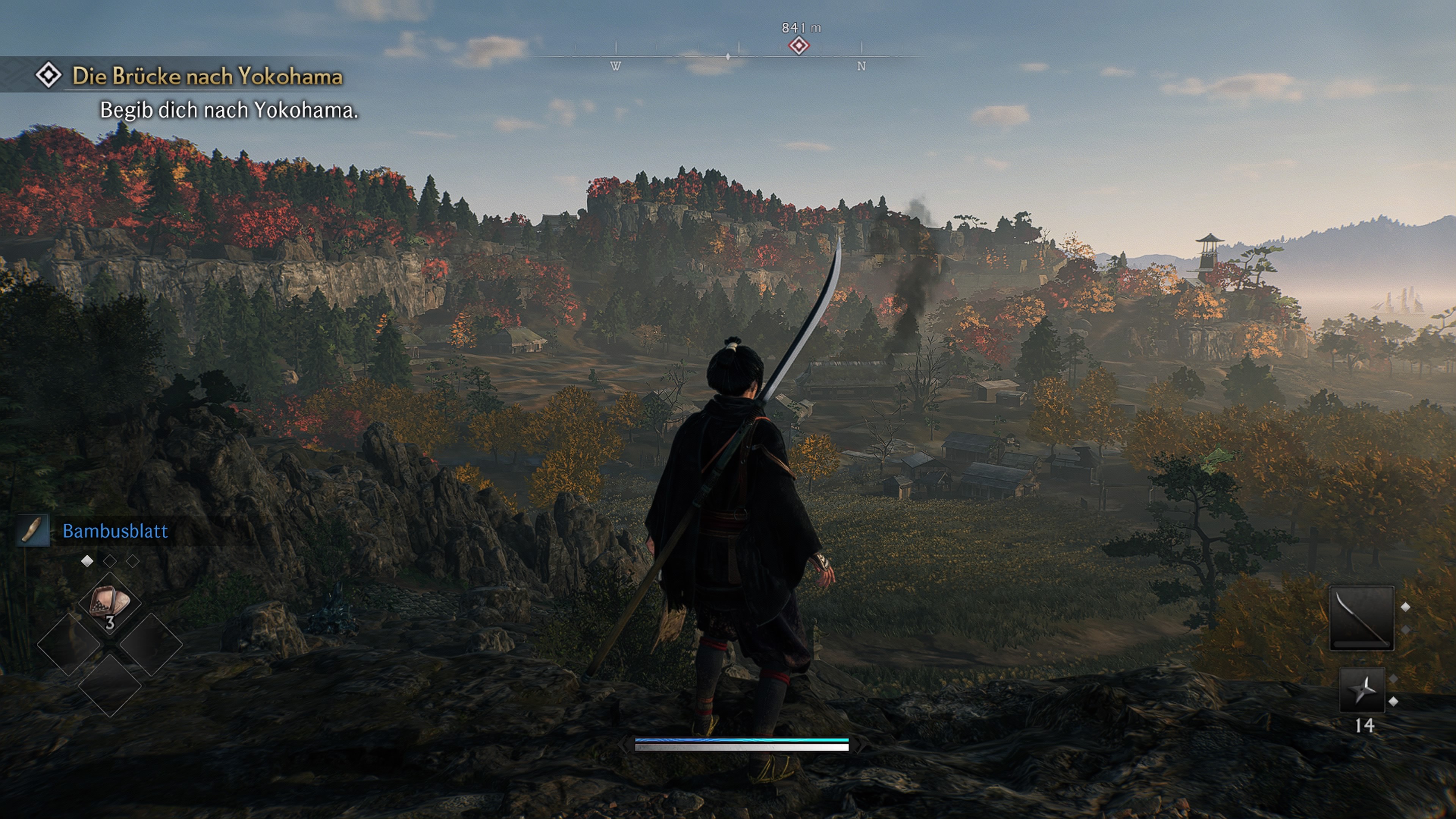
Task: Click the red diamond objective marker on compass
Action: click(799, 46)
